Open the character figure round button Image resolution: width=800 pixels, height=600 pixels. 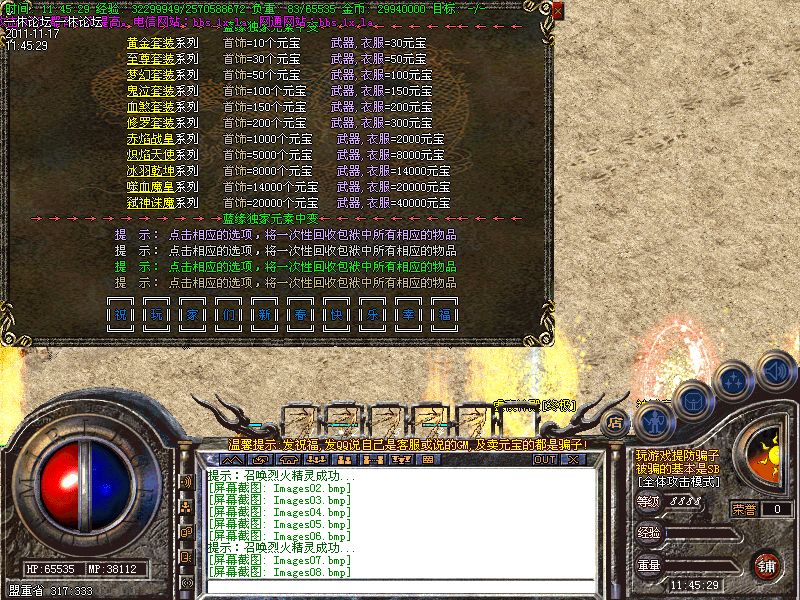[x=653, y=421]
